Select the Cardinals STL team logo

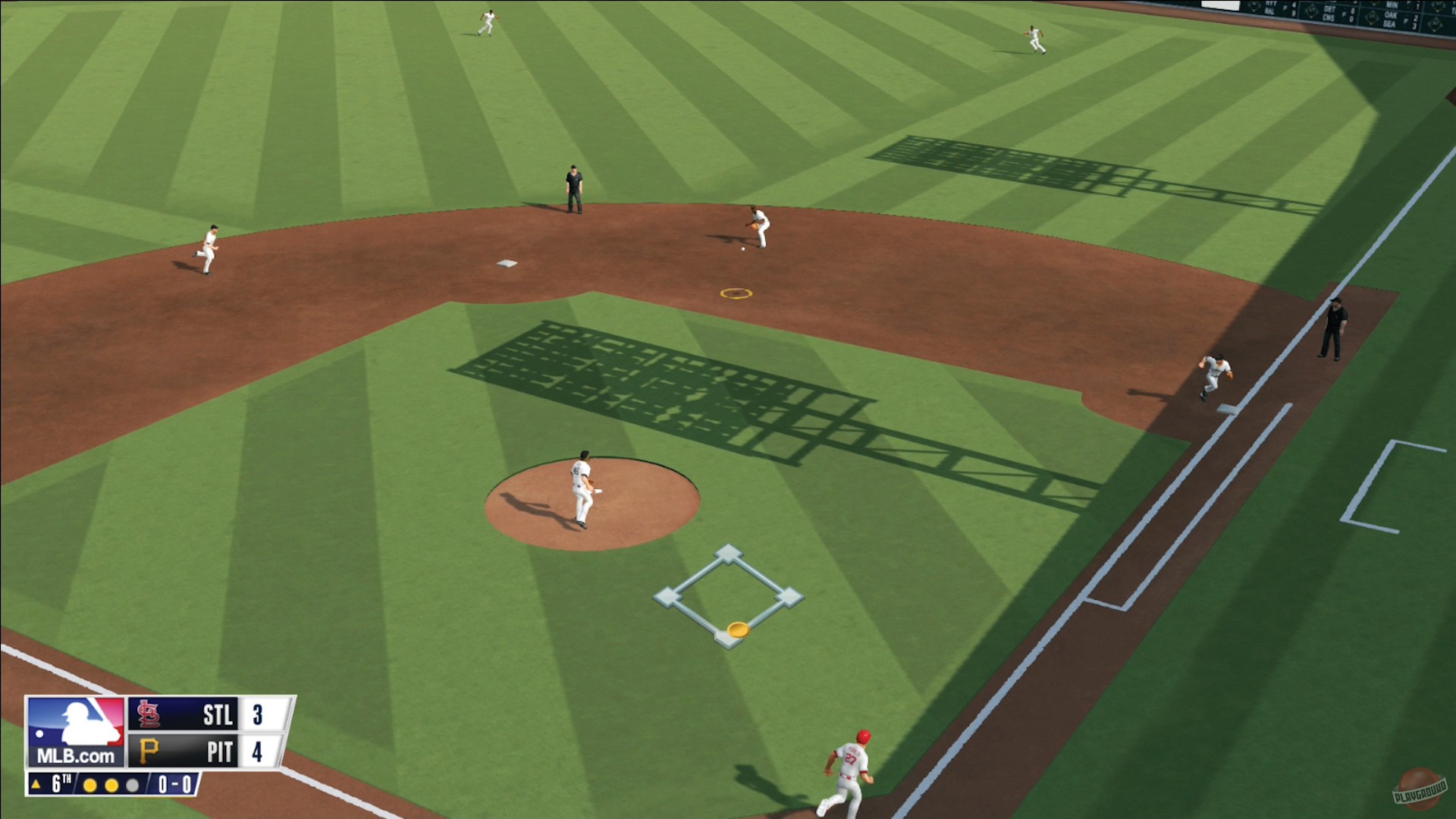point(149,713)
